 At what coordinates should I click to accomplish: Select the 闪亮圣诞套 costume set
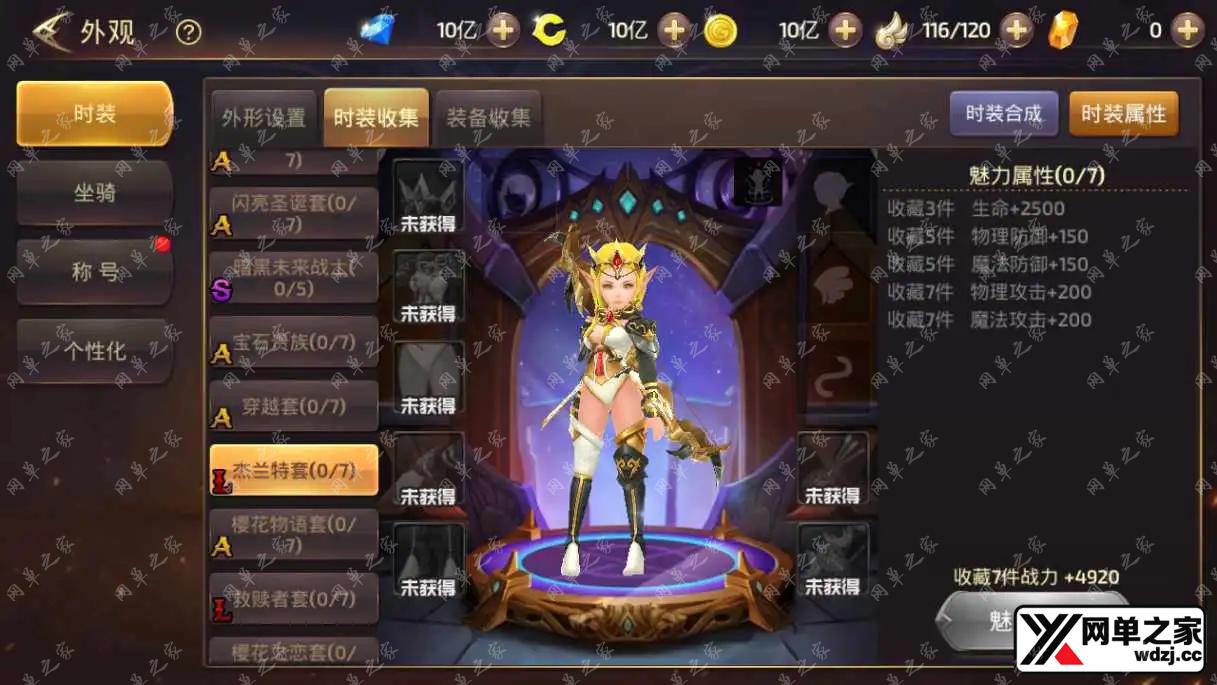pyautogui.click(x=294, y=212)
